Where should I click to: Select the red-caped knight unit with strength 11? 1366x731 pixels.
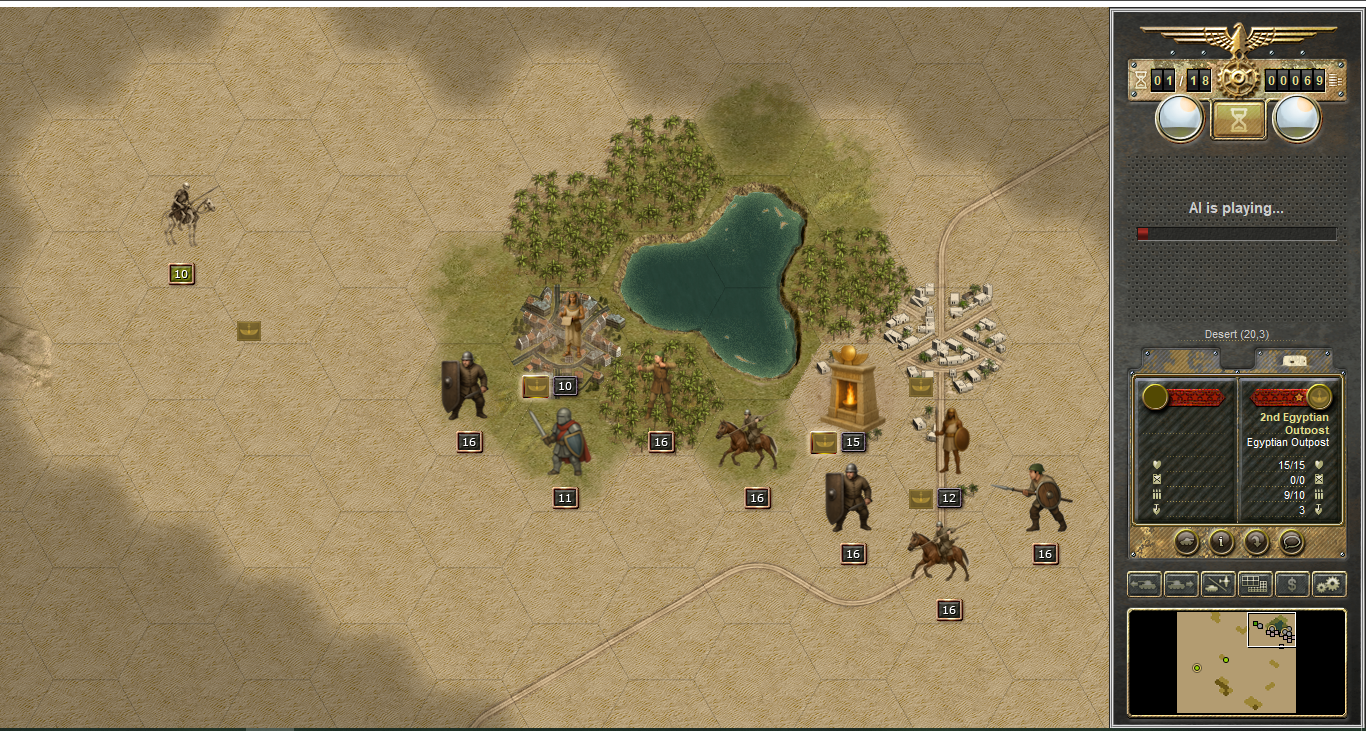[x=565, y=442]
